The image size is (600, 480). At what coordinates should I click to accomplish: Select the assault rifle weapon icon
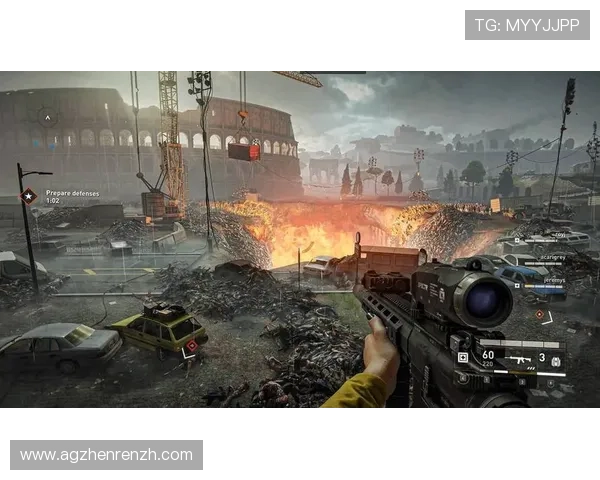tap(520, 357)
